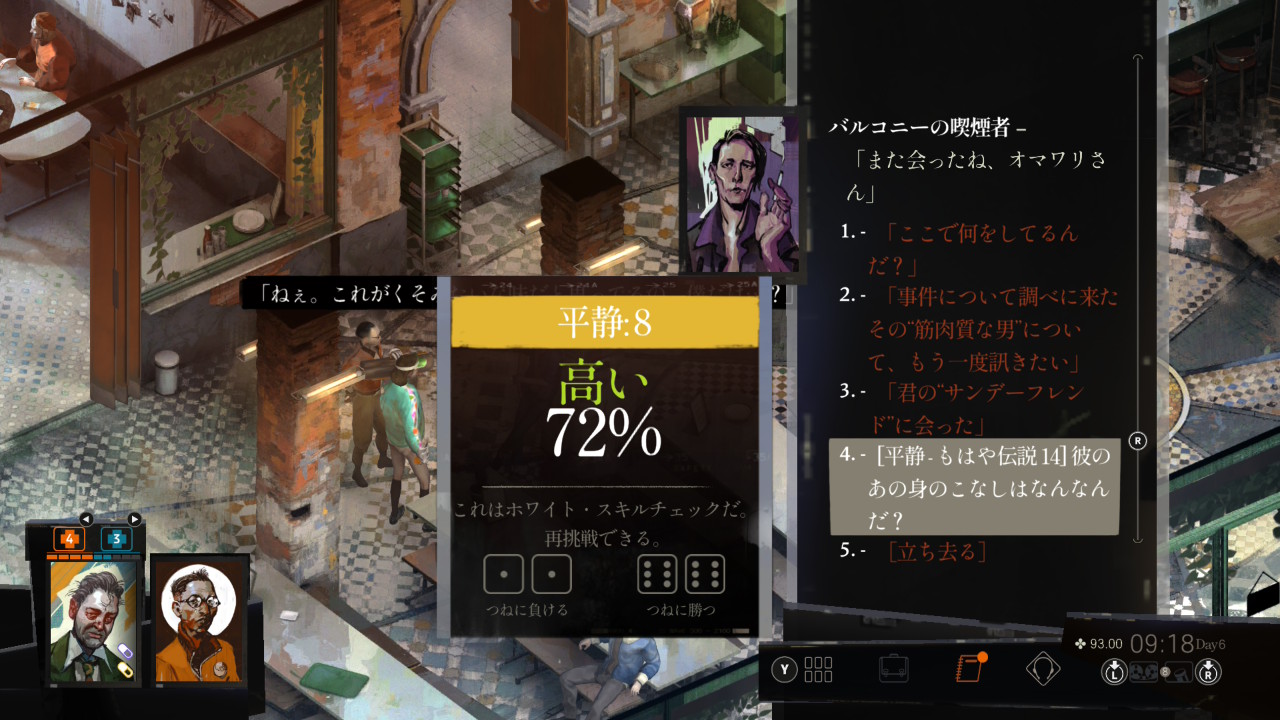The height and width of the screenshot is (720, 1280).
Task: Pick reply 3 about the "Sunday Friend"
Action: click(975, 407)
